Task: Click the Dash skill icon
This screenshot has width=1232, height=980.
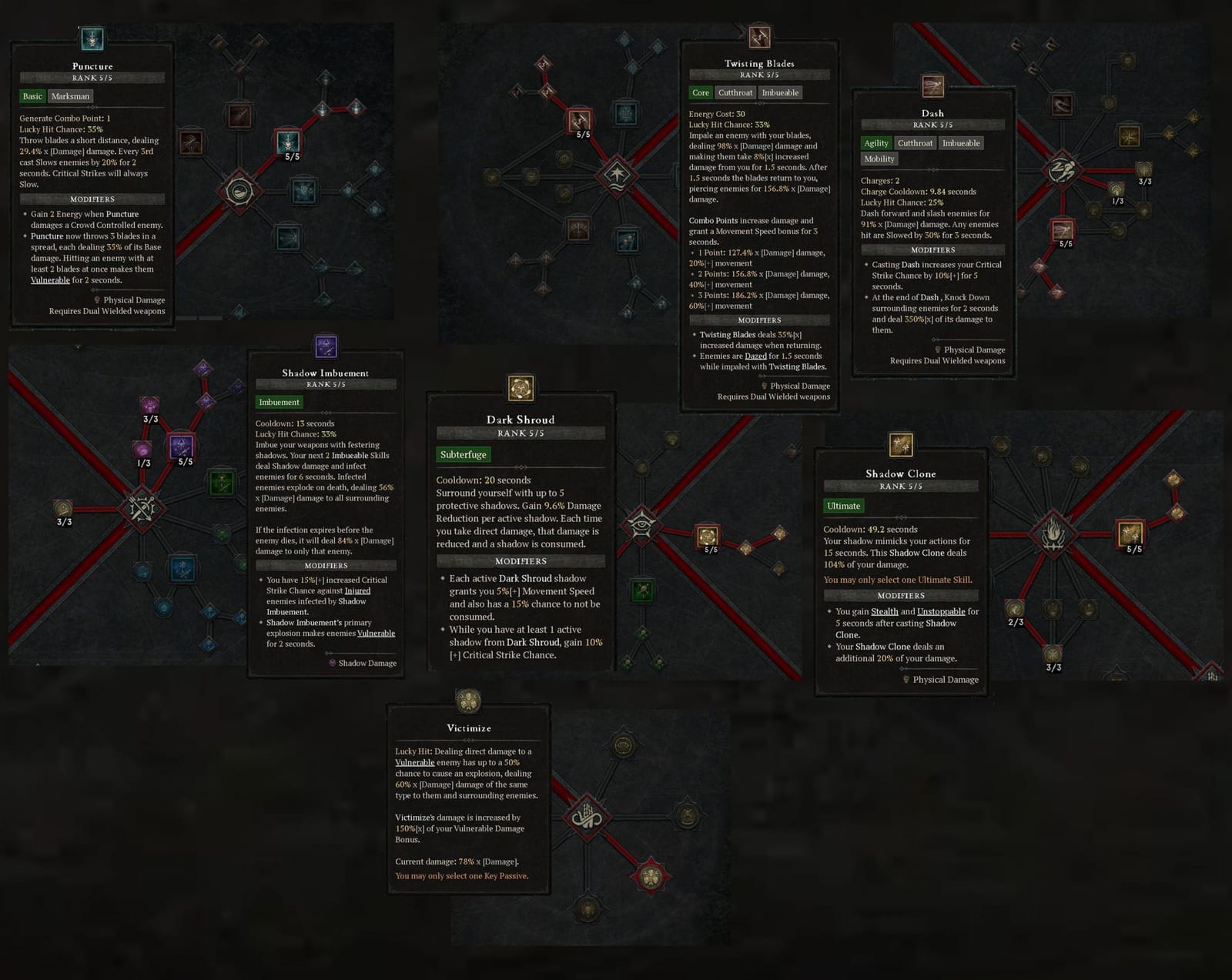Action: [x=932, y=85]
